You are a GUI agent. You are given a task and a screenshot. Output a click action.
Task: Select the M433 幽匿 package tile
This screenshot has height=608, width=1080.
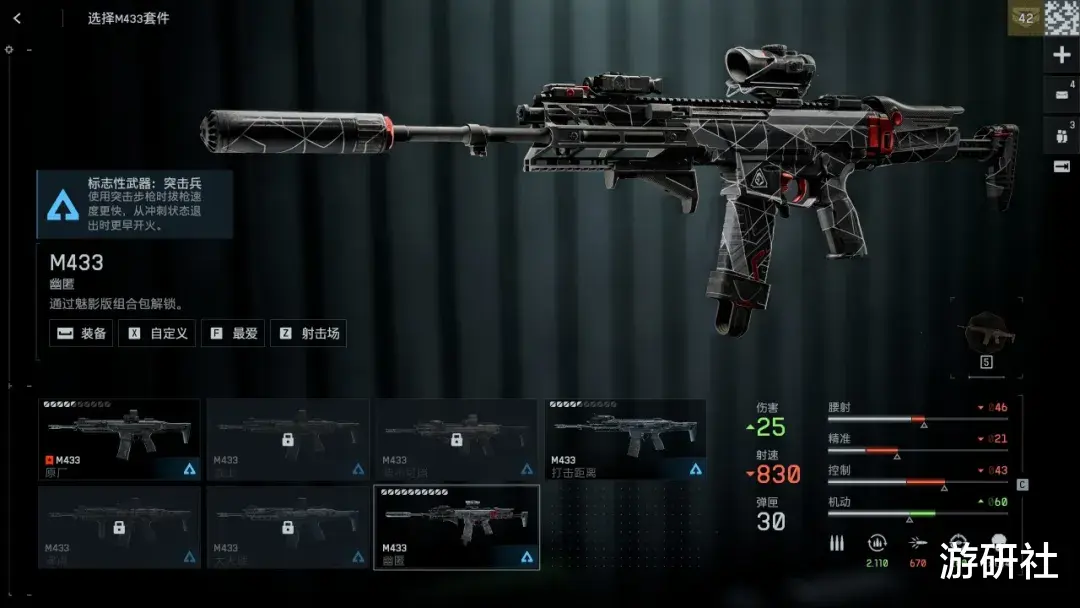[457, 527]
